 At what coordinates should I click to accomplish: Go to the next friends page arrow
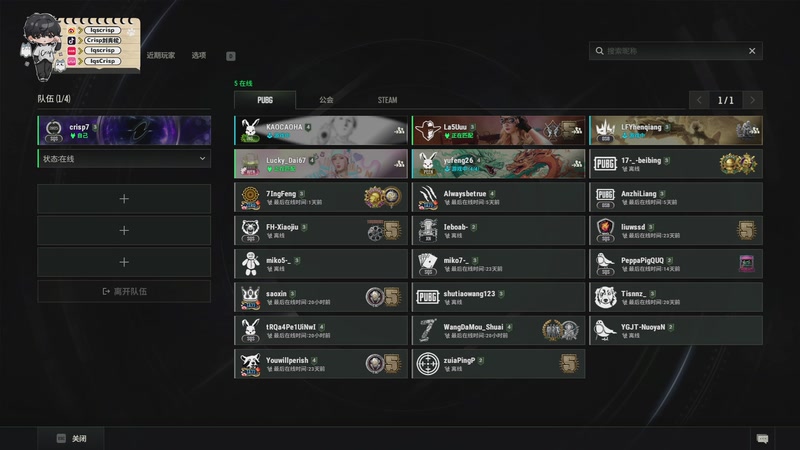pos(752,100)
